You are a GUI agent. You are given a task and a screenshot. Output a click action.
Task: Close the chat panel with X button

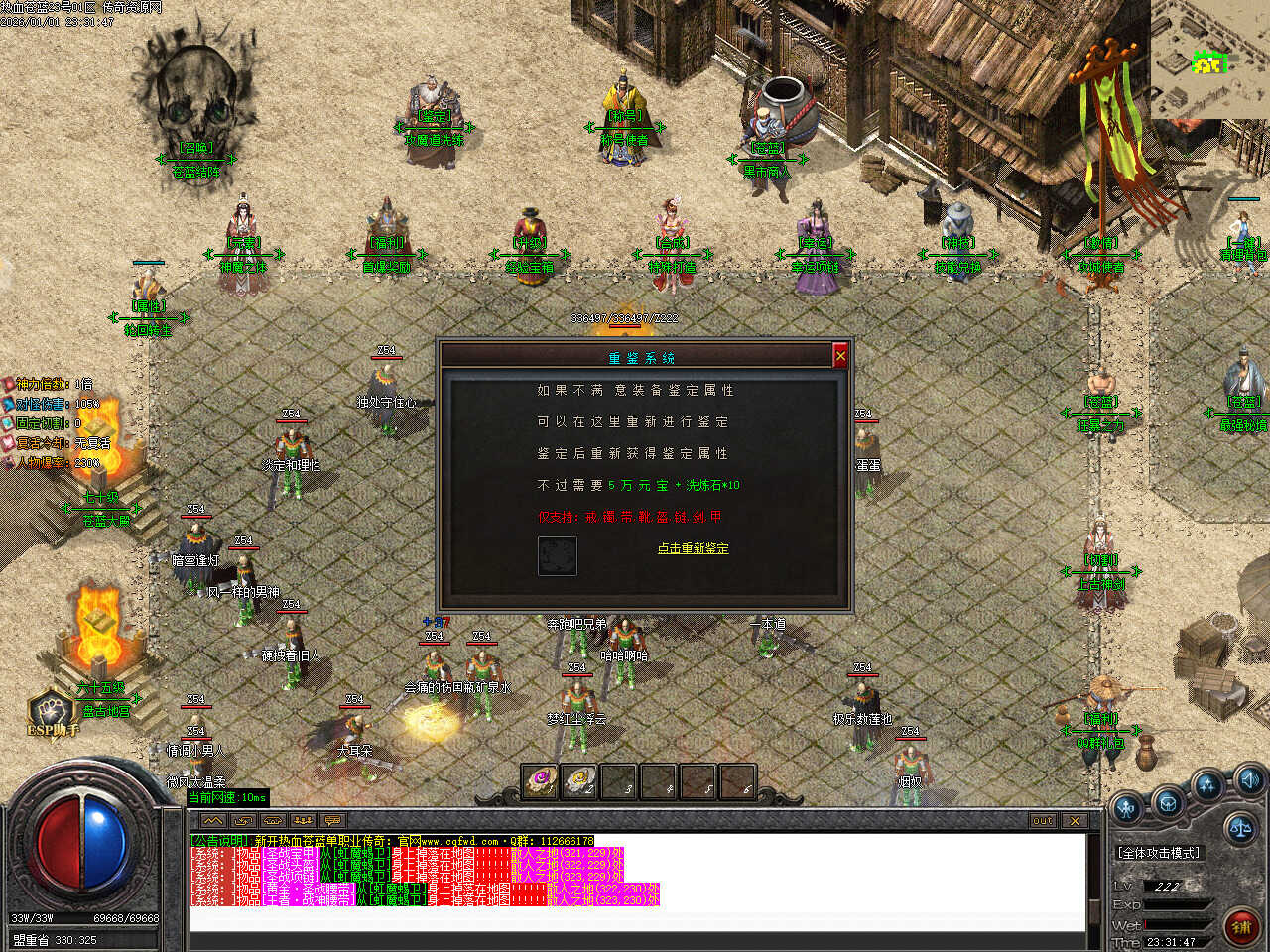[x=1075, y=821]
